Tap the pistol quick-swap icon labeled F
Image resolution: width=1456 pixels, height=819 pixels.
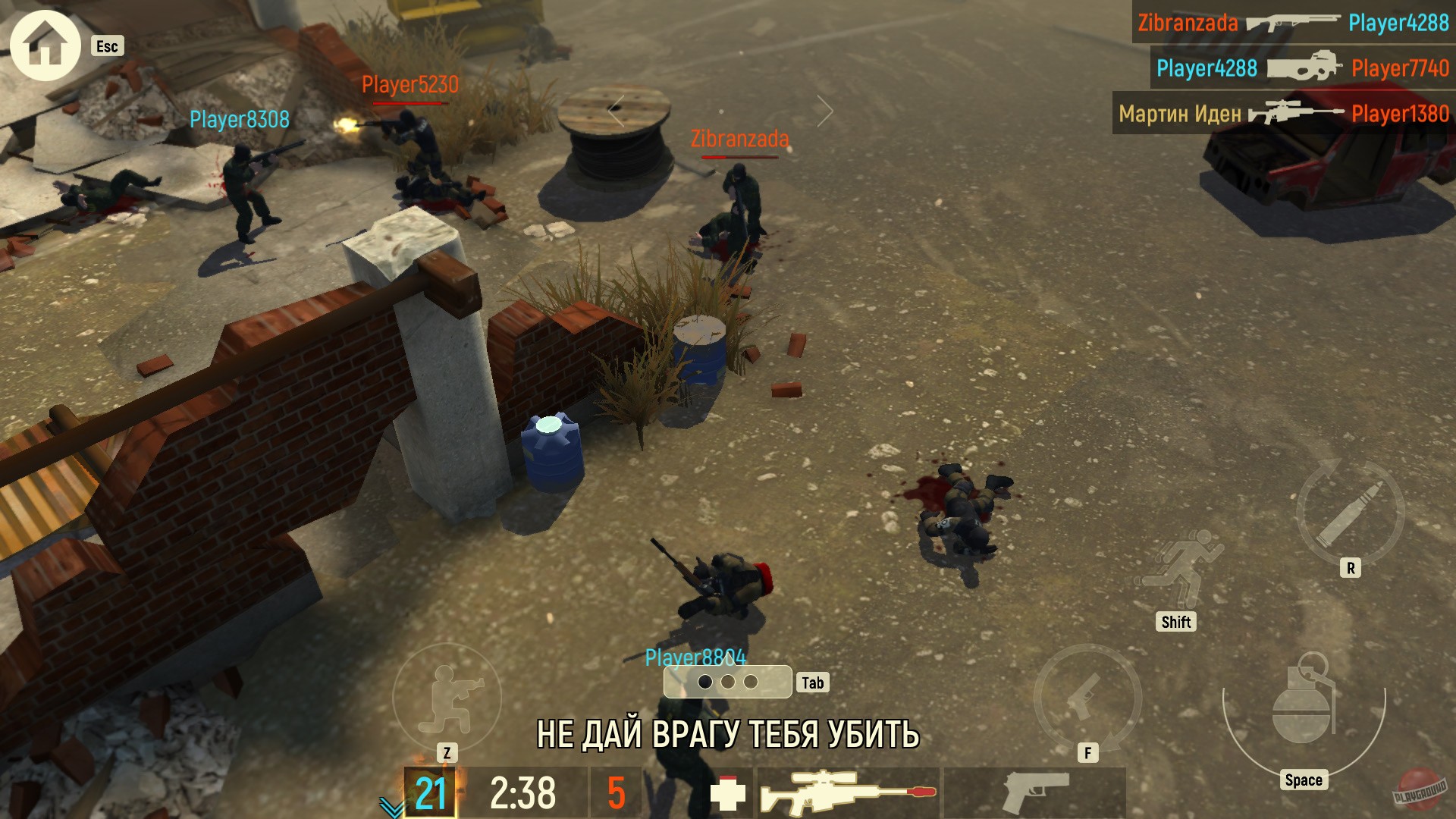[x=1086, y=698]
